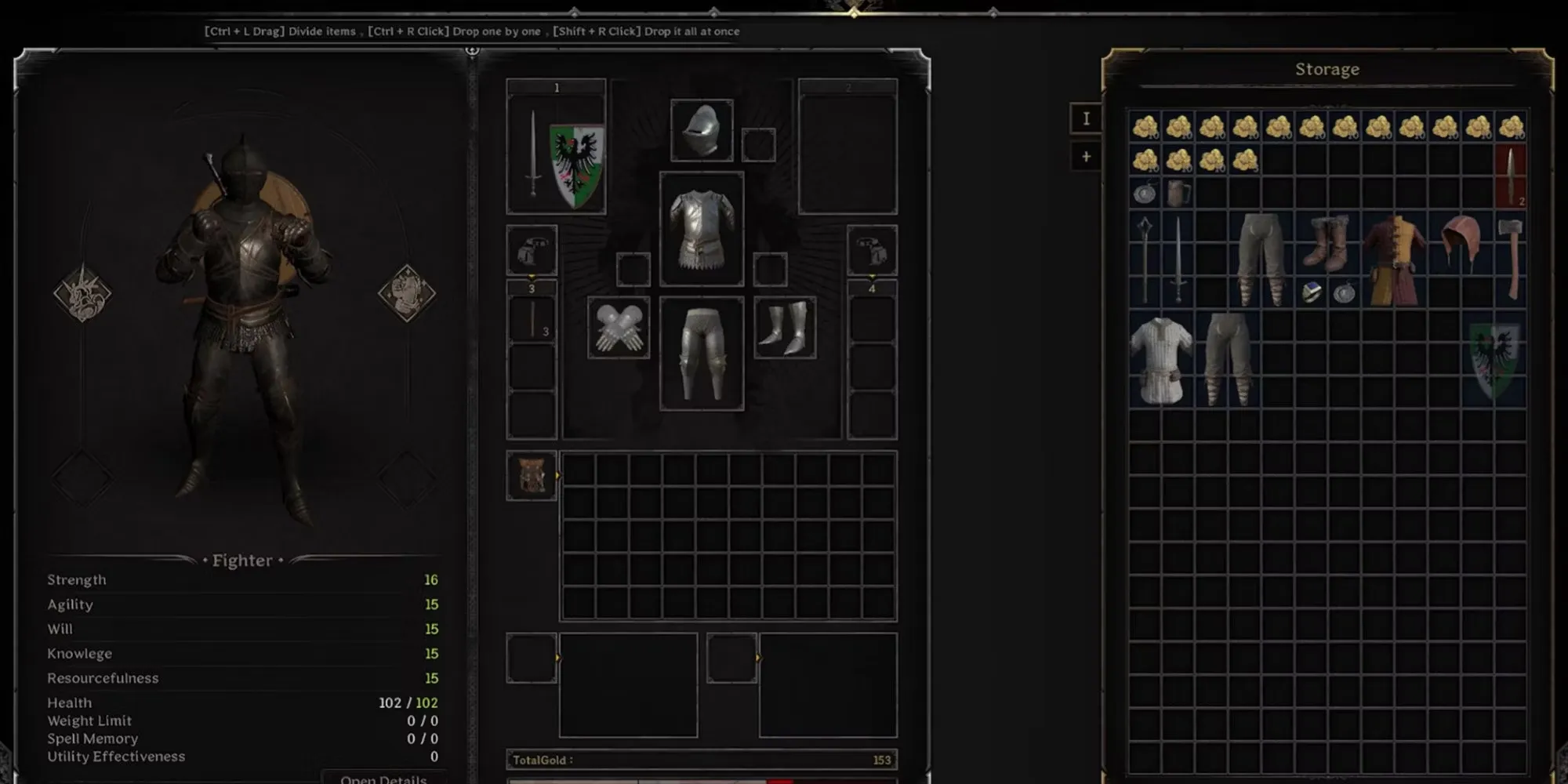Pick the leather hood in storage
This screenshot has width=1568, height=784.
(x=1461, y=243)
